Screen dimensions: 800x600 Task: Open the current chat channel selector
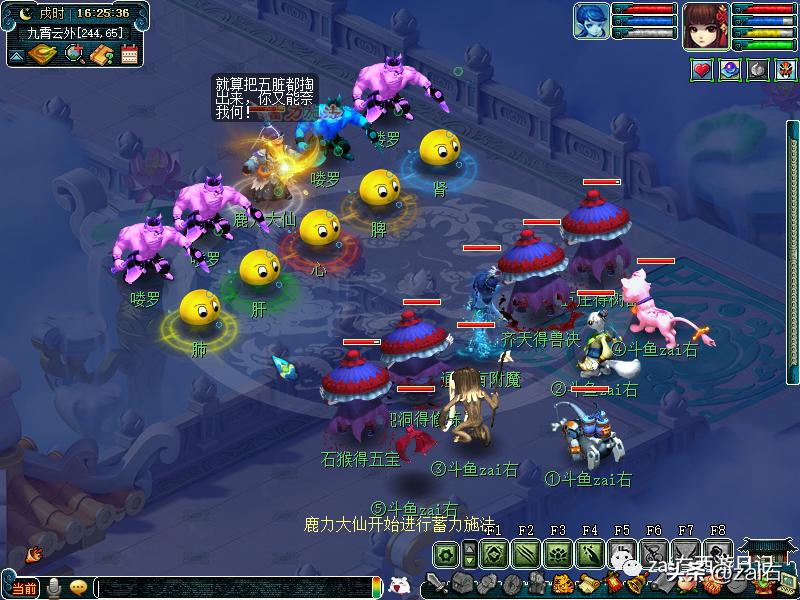(x=24, y=588)
